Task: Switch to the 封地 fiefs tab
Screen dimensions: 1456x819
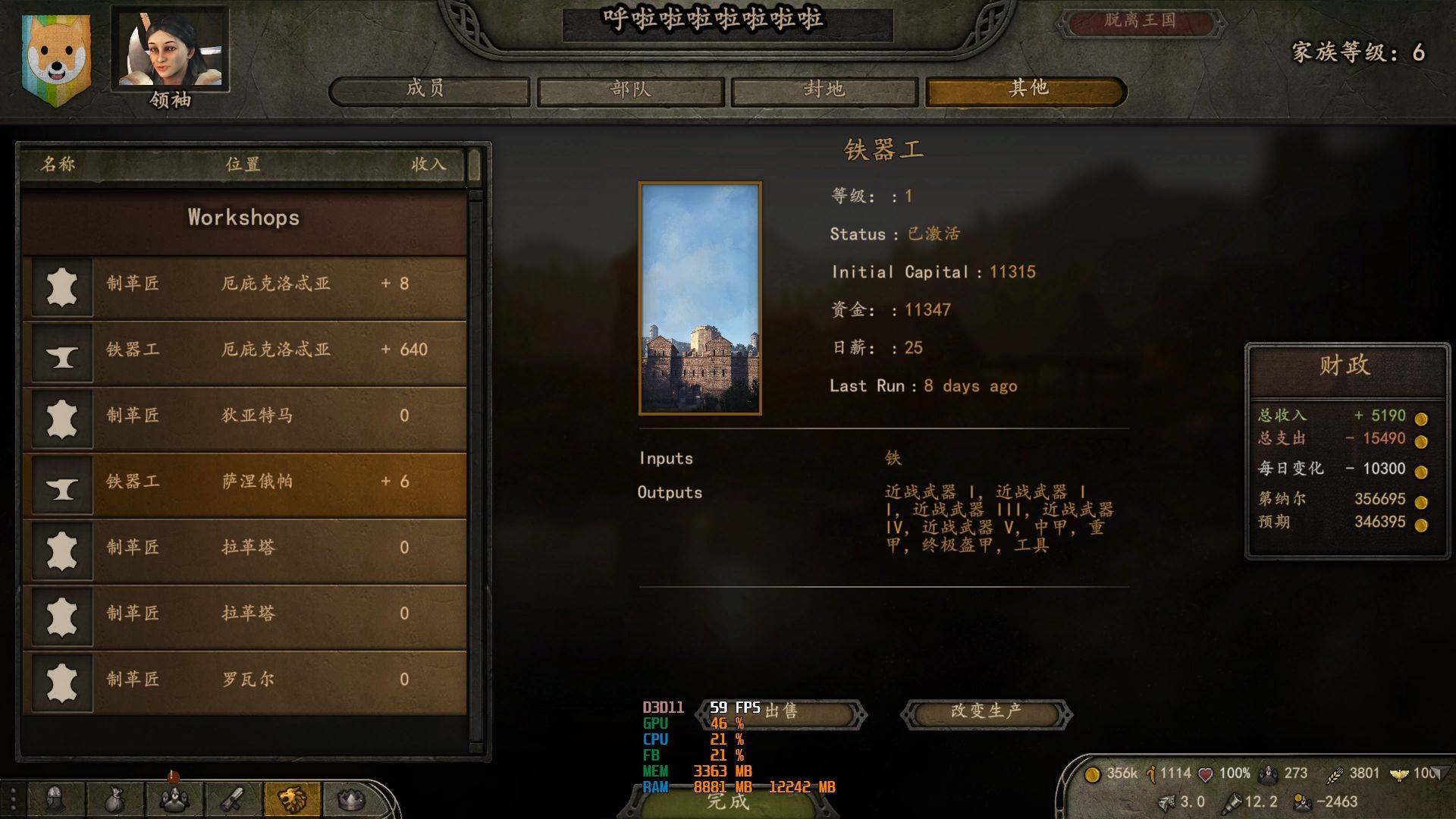Action: click(824, 90)
